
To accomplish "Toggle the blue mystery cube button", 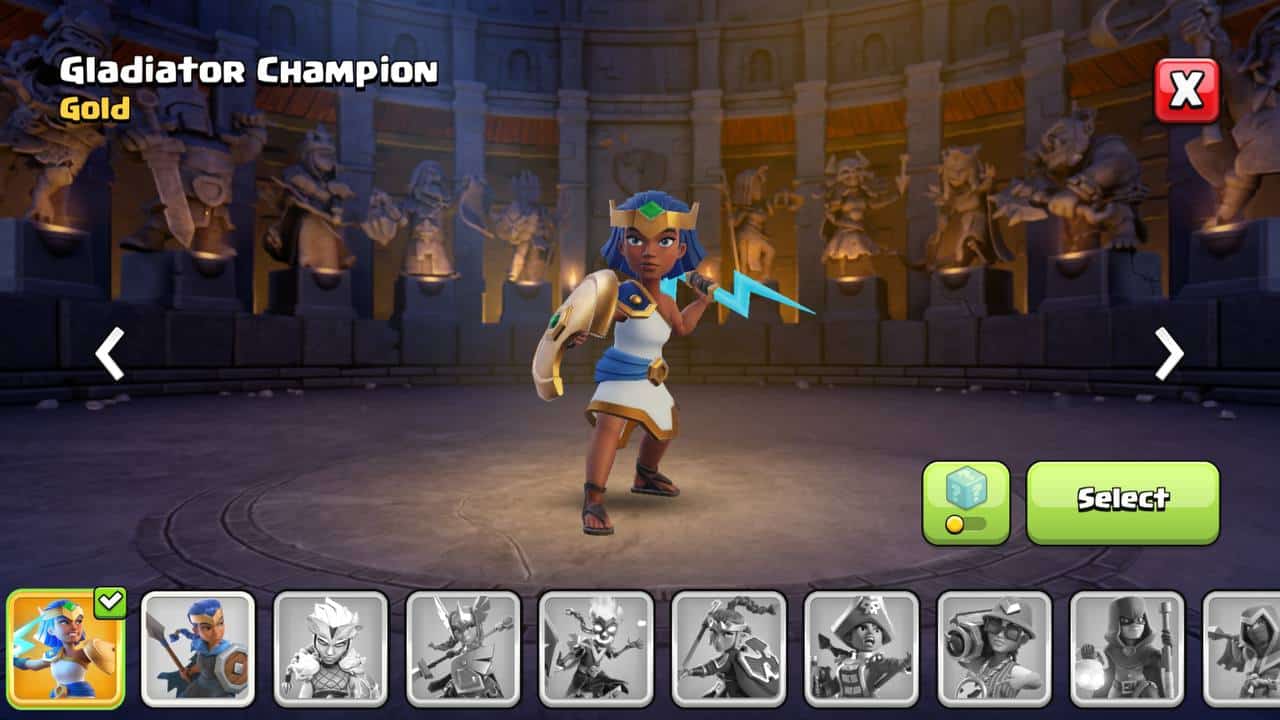I will pyautogui.click(x=965, y=502).
